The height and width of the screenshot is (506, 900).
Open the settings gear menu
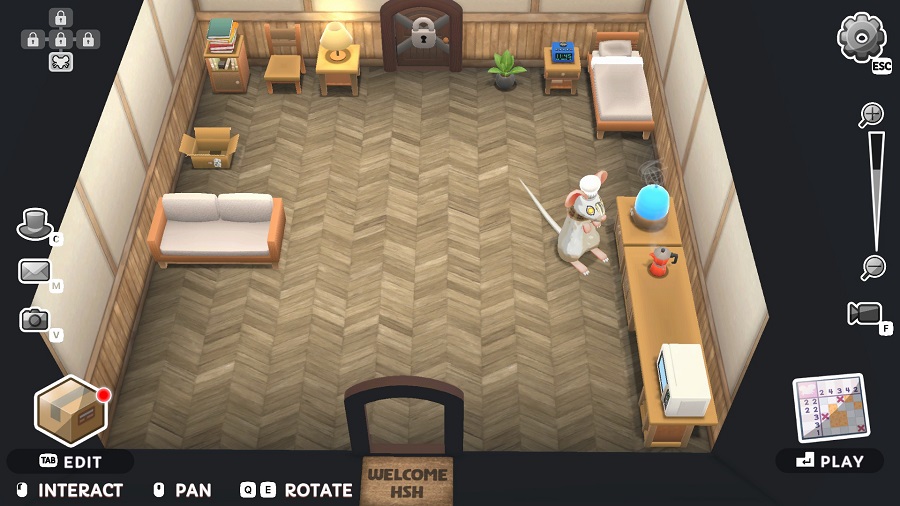coord(861,39)
